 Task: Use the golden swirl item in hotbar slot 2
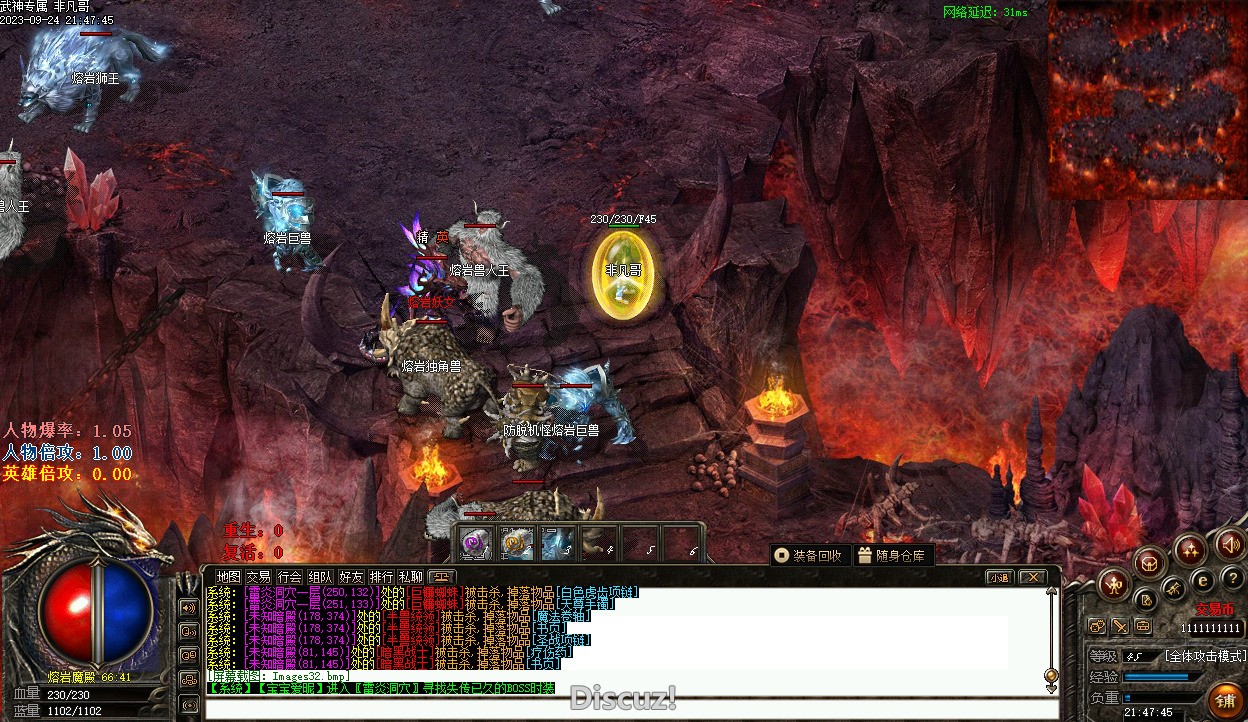point(516,543)
